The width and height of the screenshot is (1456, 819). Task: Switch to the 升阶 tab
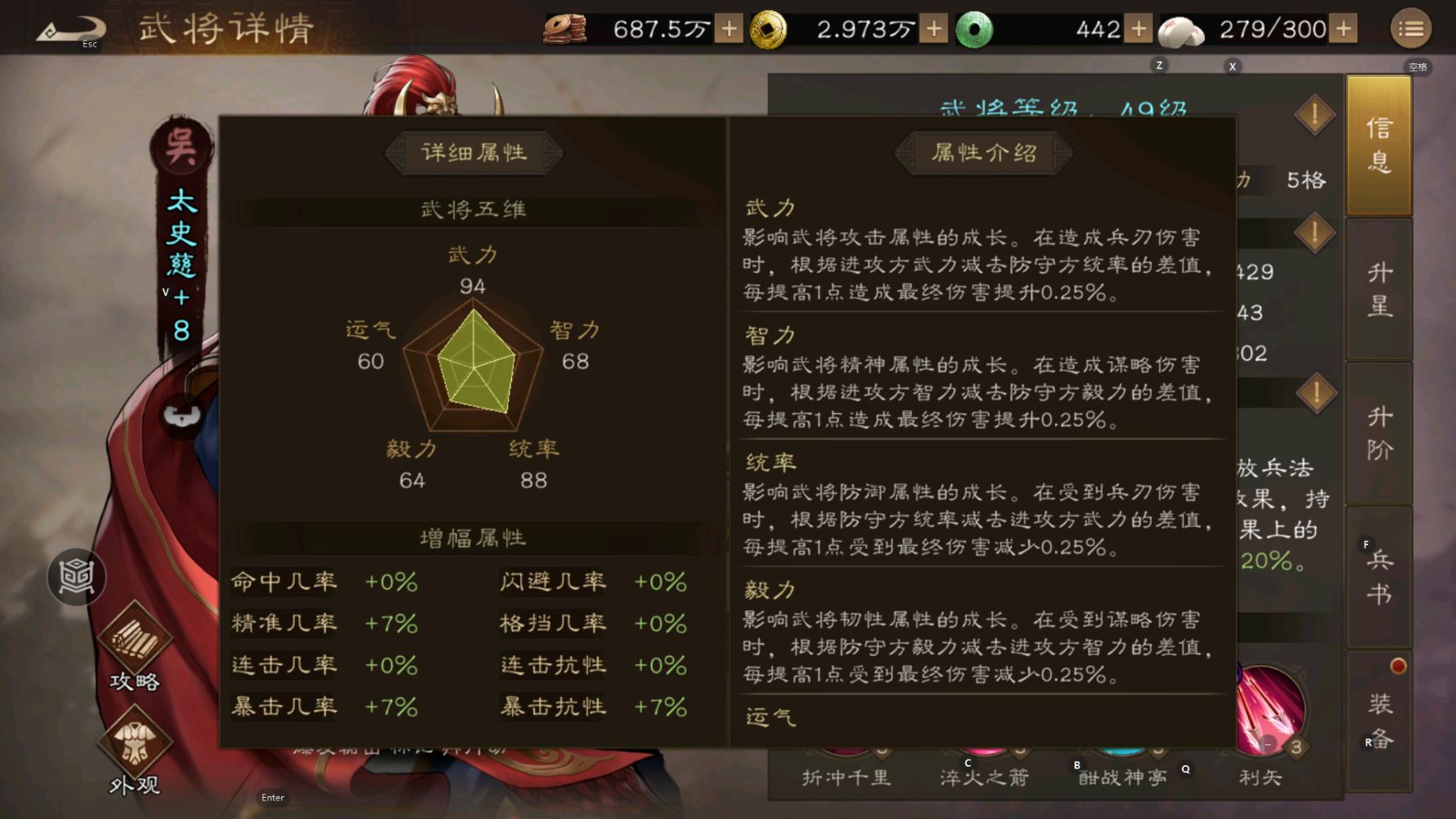pos(1379,432)
